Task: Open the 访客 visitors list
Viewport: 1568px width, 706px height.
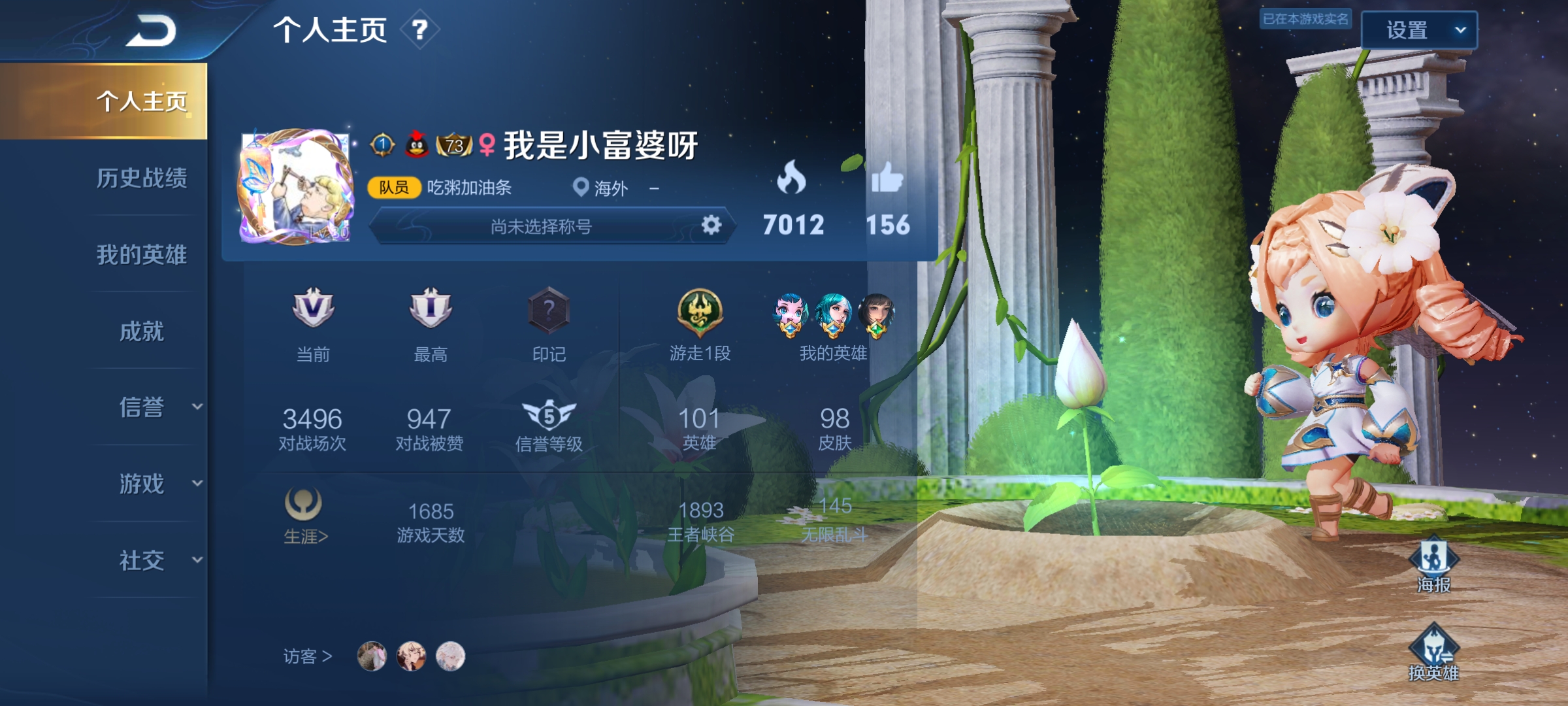Action: pos(308,656)
